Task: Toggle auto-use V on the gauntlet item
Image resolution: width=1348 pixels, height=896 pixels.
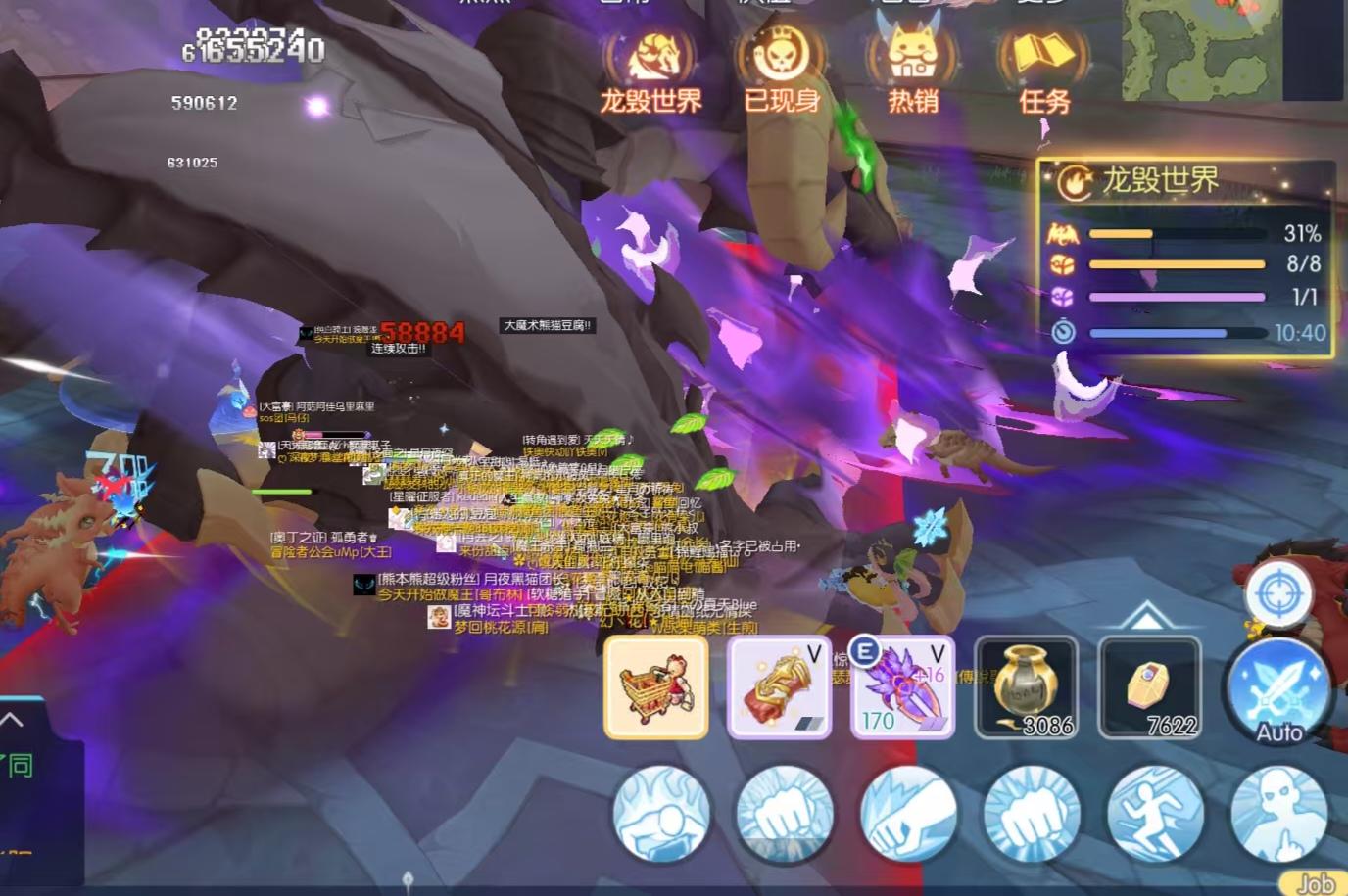Action: (814, 651)
